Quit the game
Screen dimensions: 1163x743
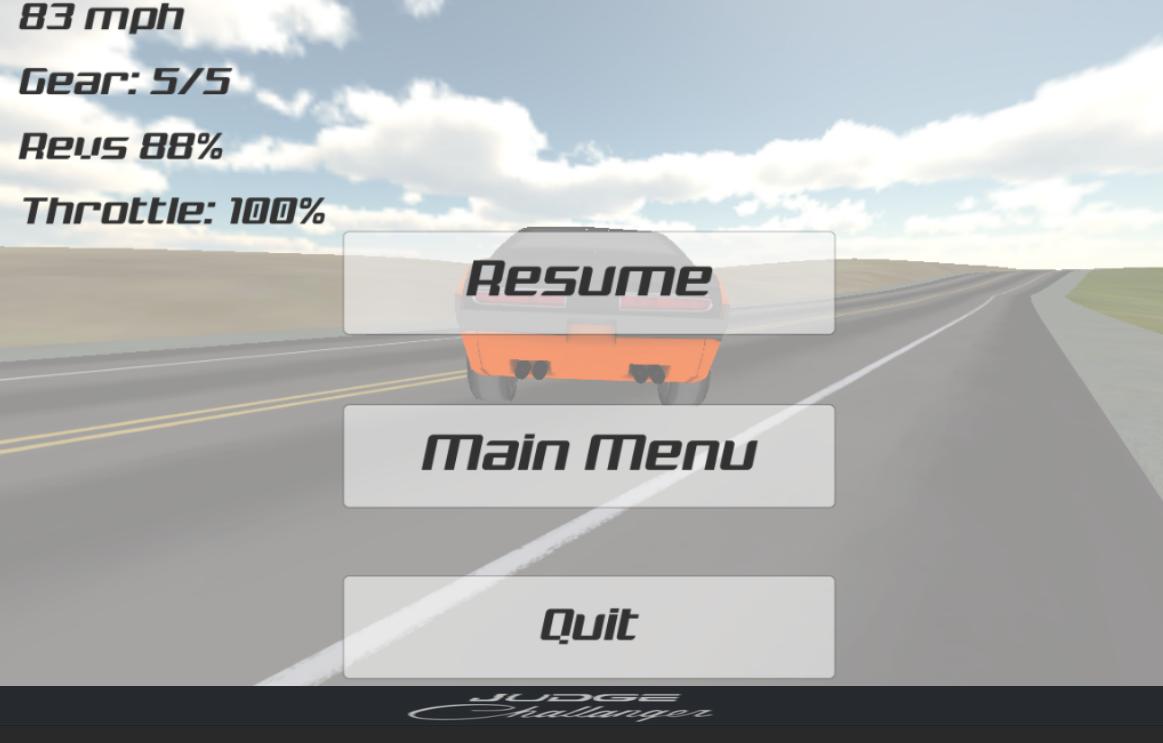pyautogui.click(x=589, y=626)
